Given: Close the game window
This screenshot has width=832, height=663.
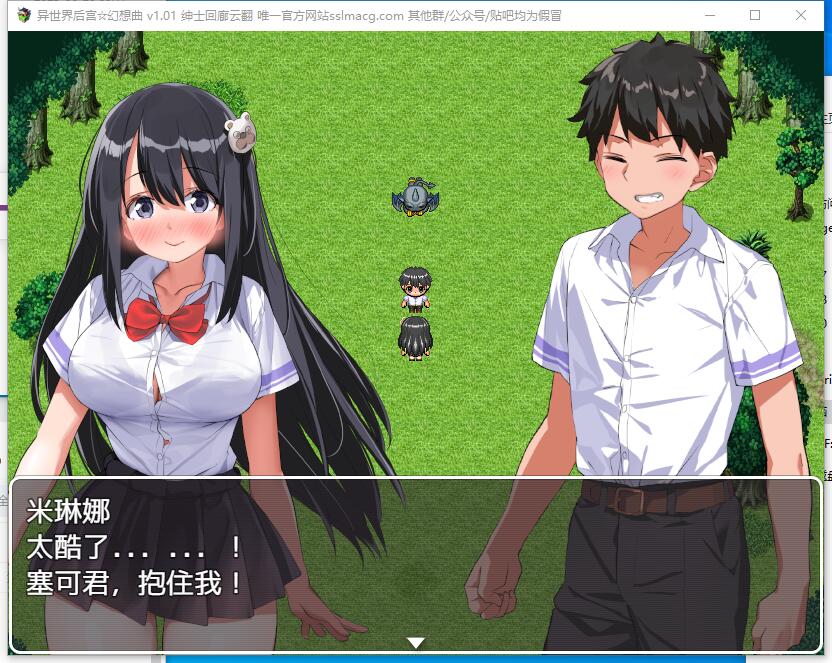Looking at the screenshot, I should [x=801, y=15].
